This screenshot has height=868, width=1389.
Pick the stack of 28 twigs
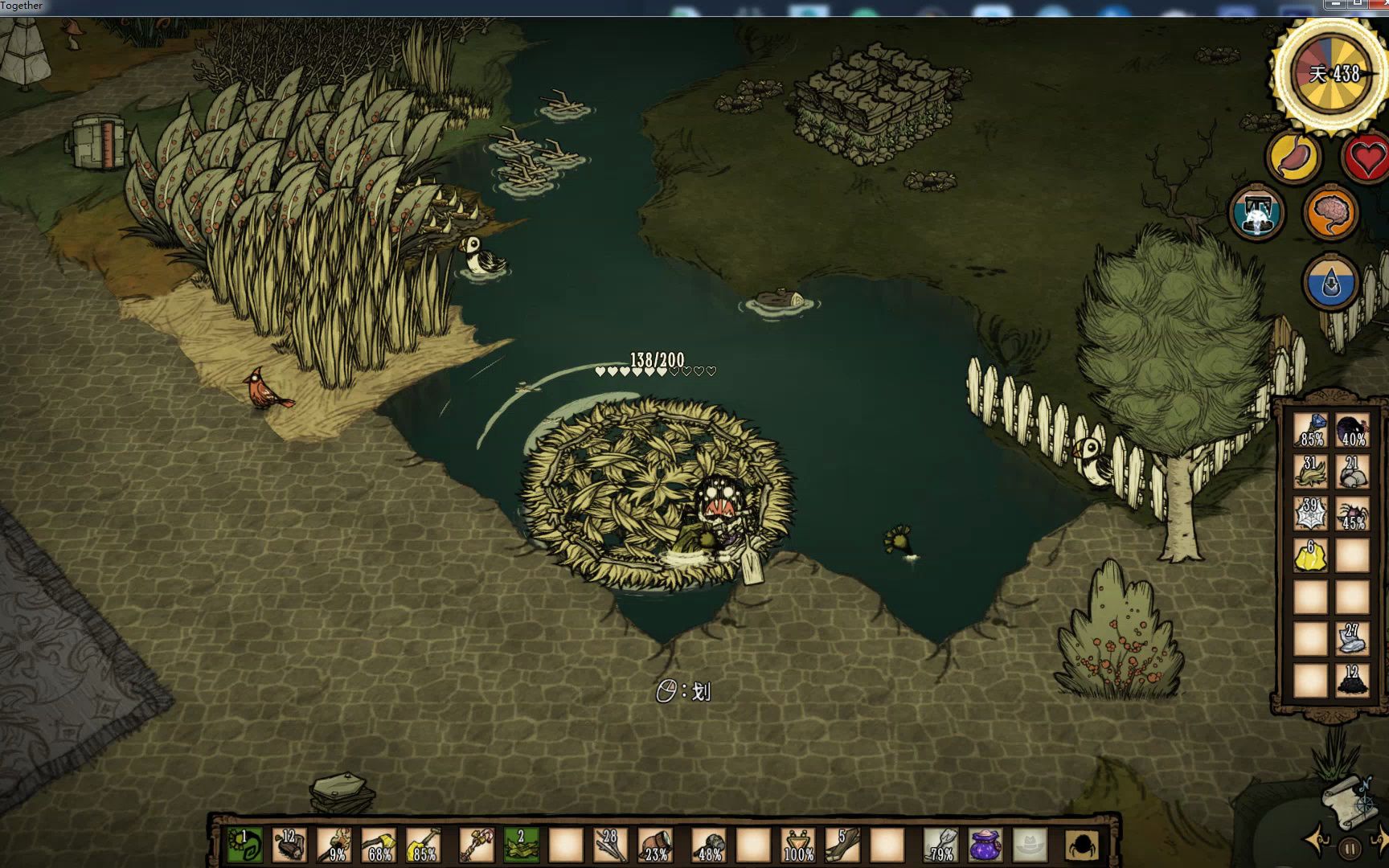[611, 845]
